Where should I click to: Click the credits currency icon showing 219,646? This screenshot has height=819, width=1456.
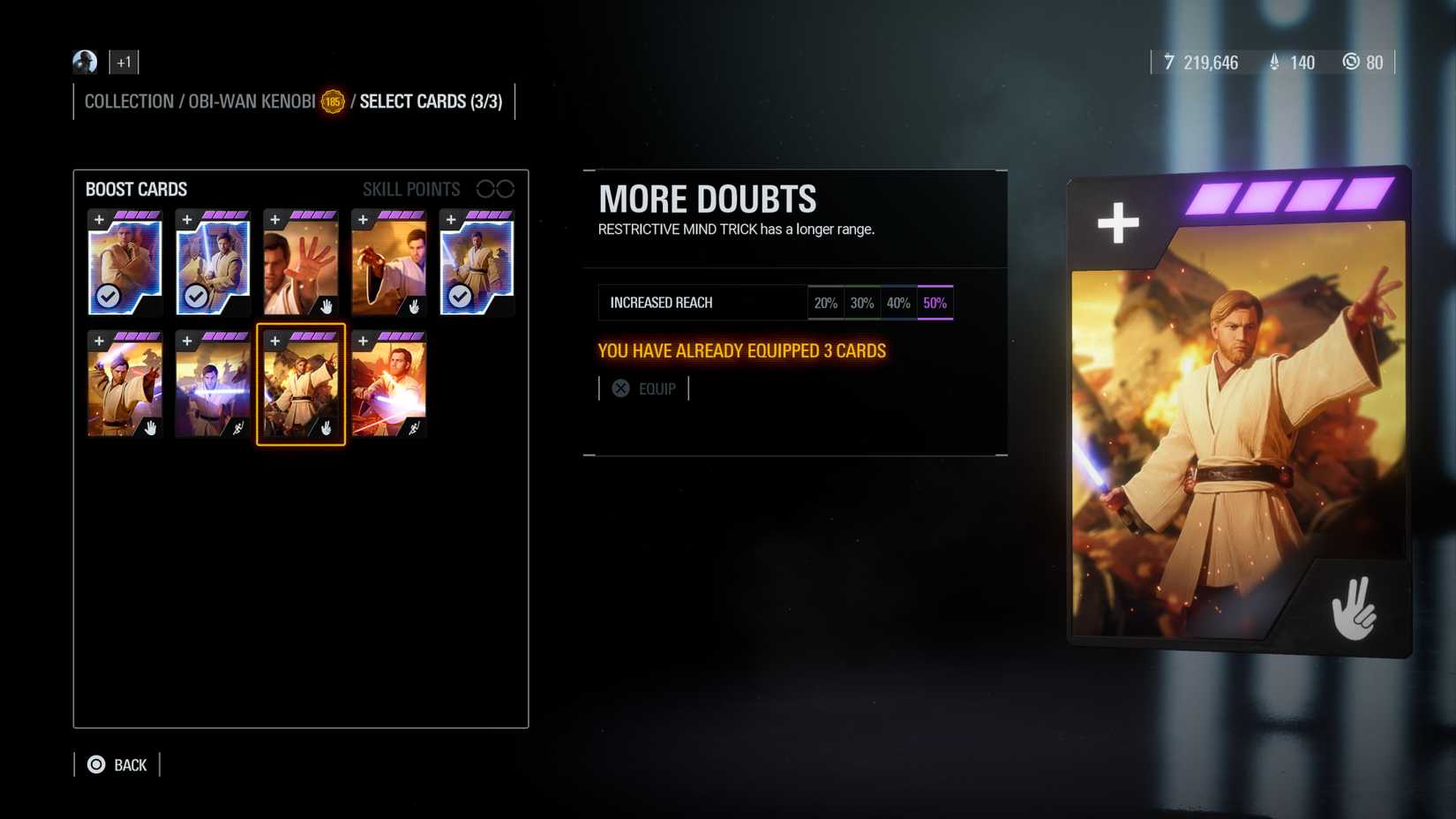tap(1169, 63)
